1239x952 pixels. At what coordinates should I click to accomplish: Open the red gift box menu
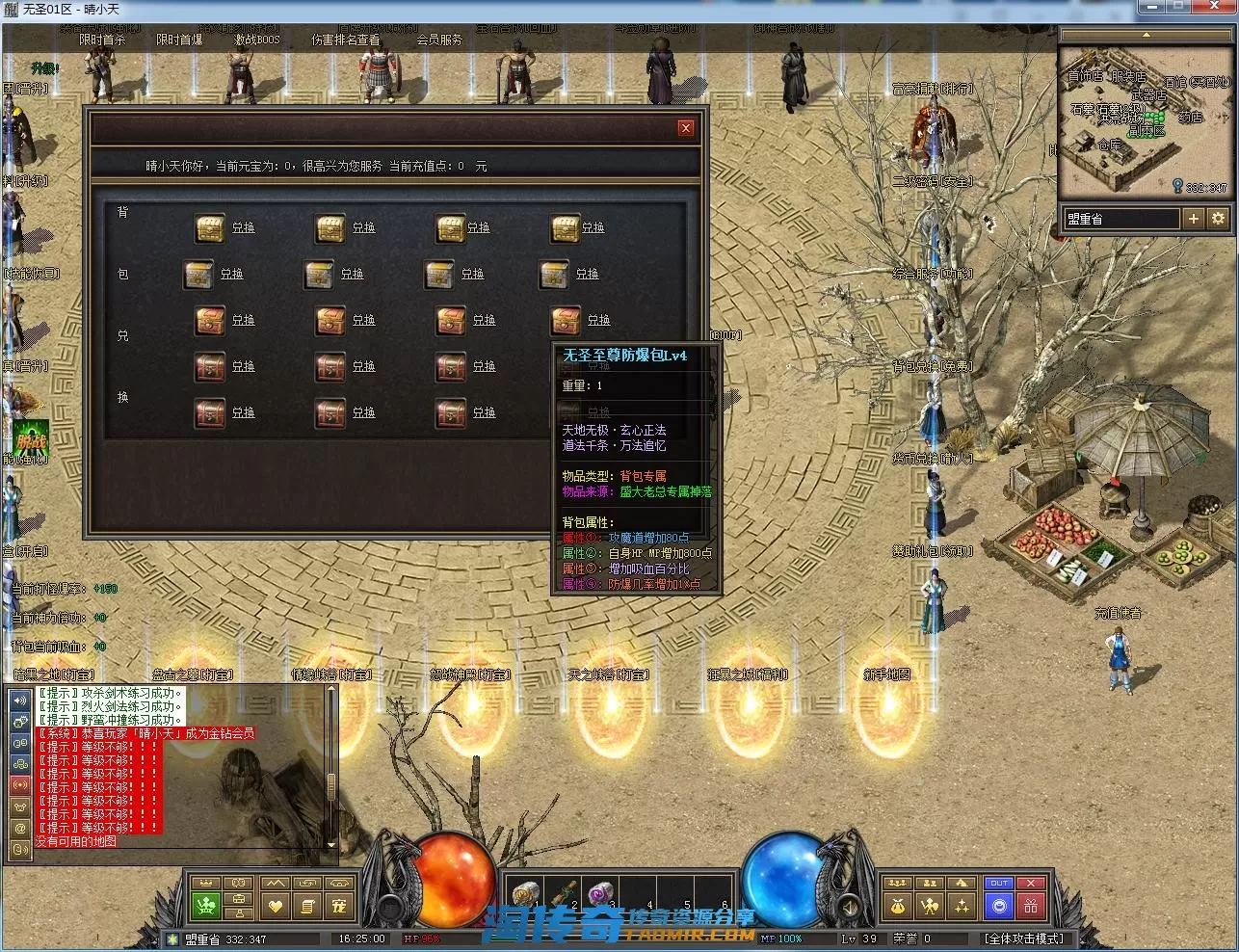[x=1031, y=906]
